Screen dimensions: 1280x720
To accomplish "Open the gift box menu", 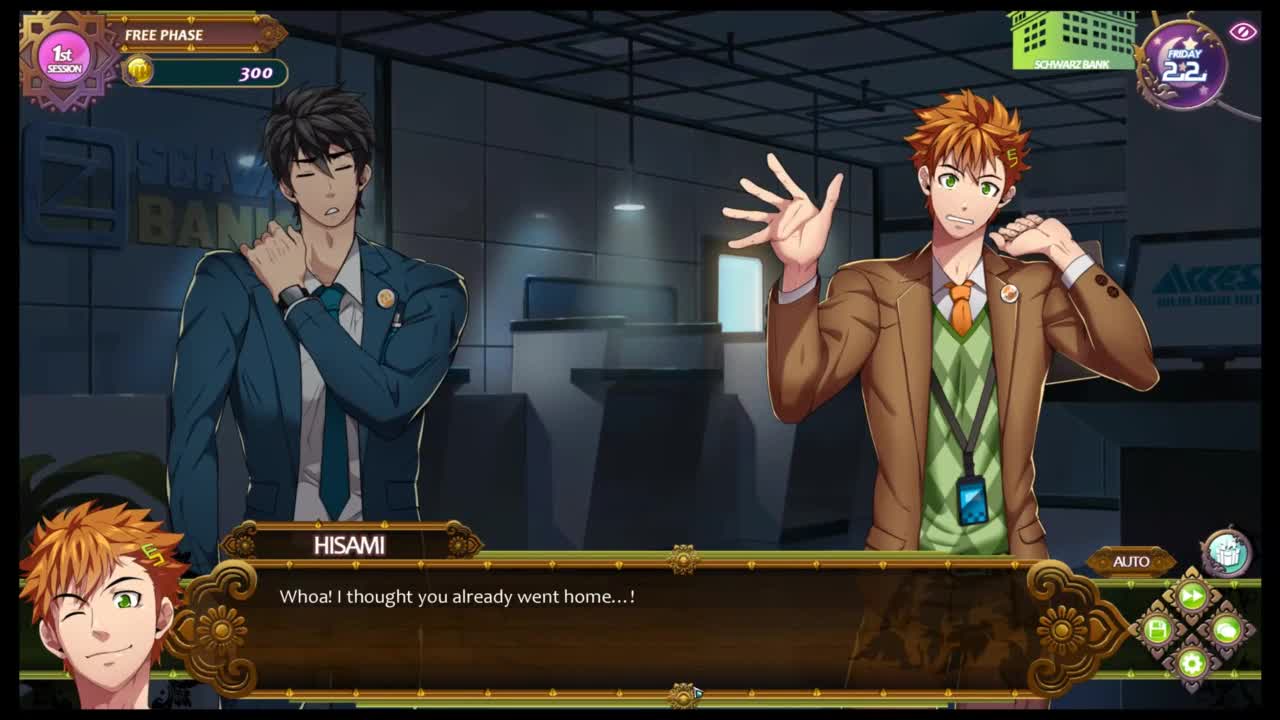I will 1226,553.
